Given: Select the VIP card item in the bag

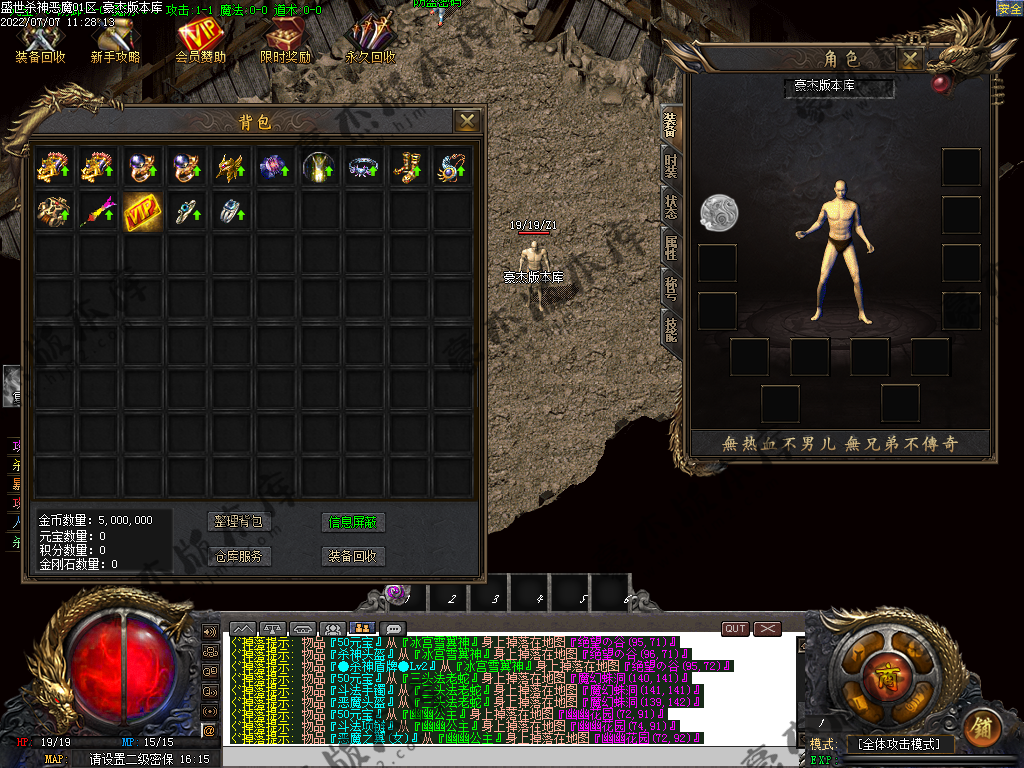Looking at the screenshot, I should tap(142, 211).
